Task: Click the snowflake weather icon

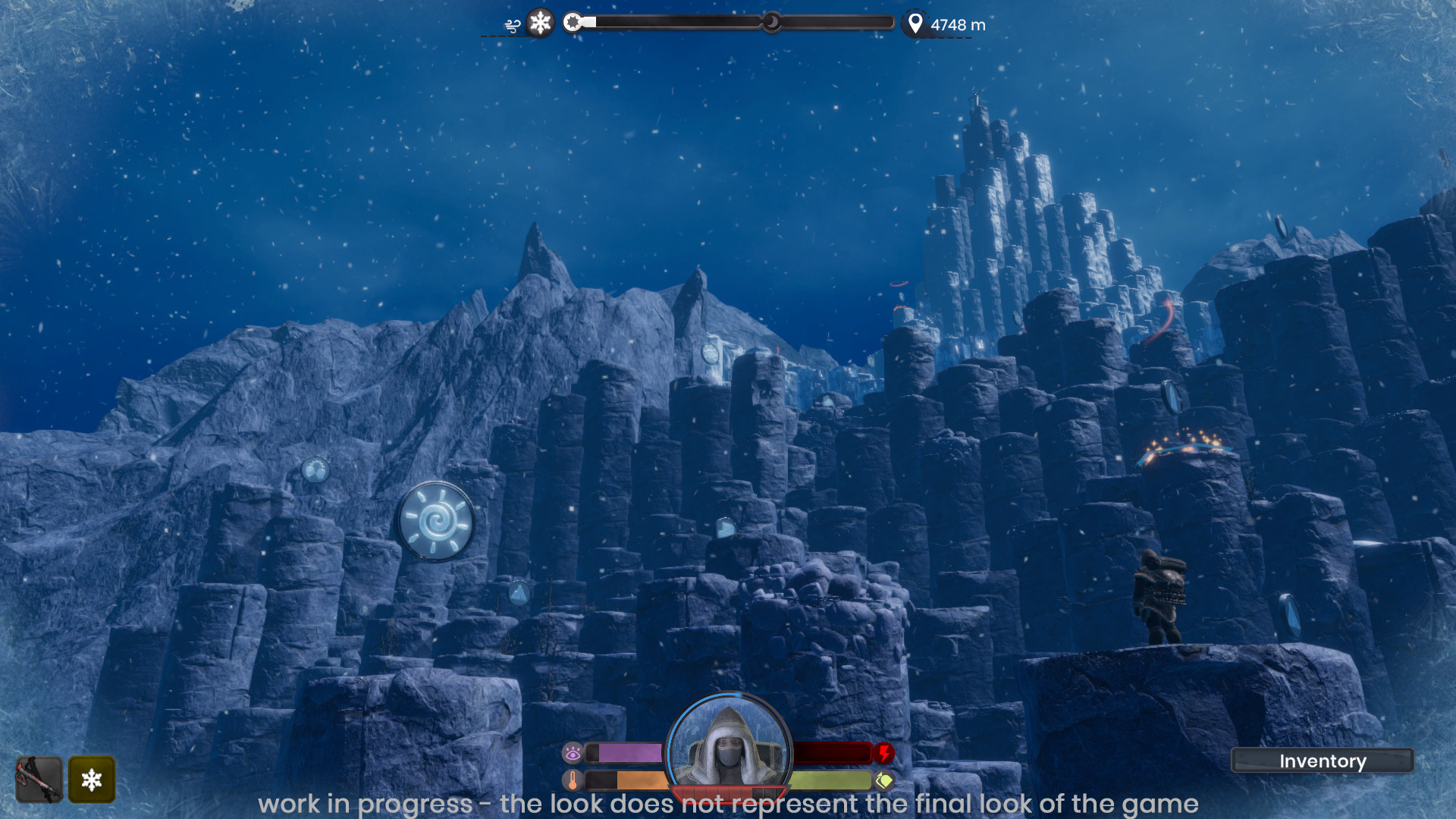Action: (x=540, y=23)
